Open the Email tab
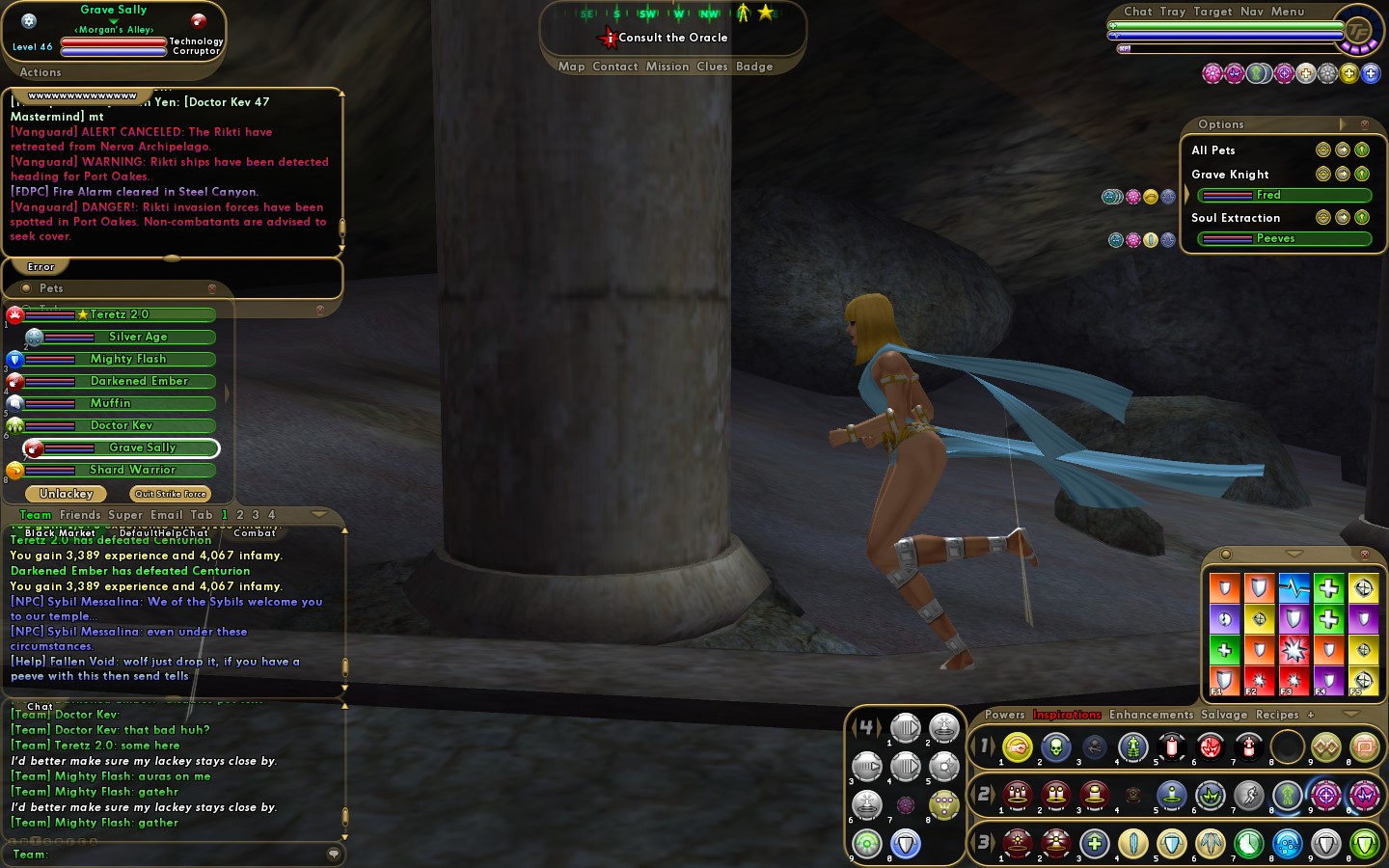The width and height of the screenshot is (1389, 868). pyautogui.click(x=166, y=515)
